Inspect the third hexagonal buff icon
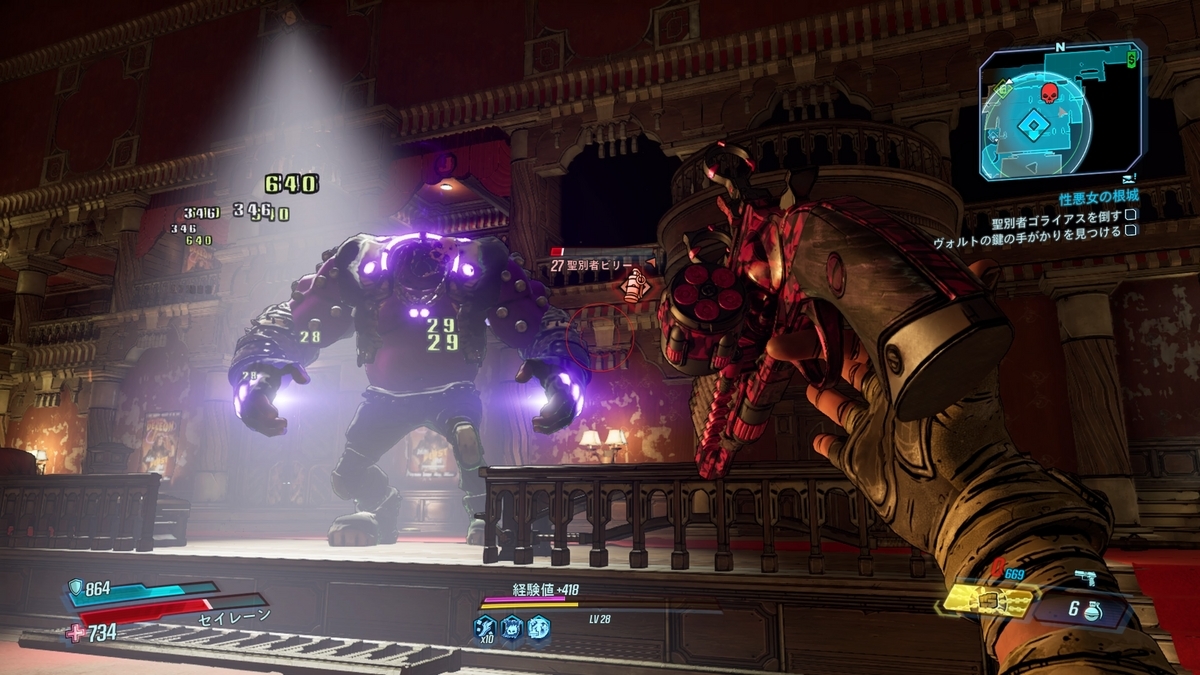This screenshot has height=675, width=1200. point(538,627)
